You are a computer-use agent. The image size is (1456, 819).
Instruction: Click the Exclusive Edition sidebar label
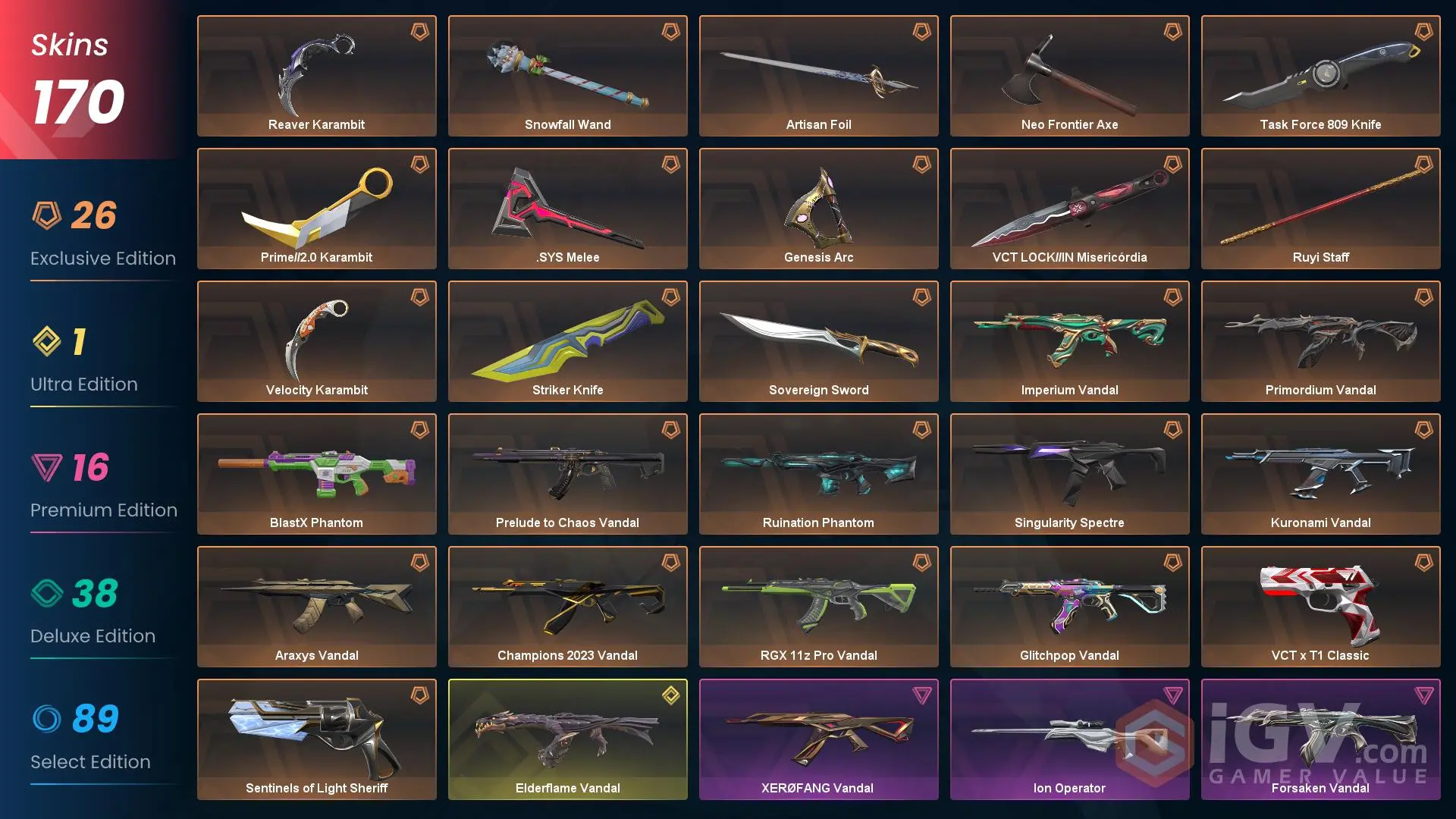pyautogui.click(x=102, y=258)
